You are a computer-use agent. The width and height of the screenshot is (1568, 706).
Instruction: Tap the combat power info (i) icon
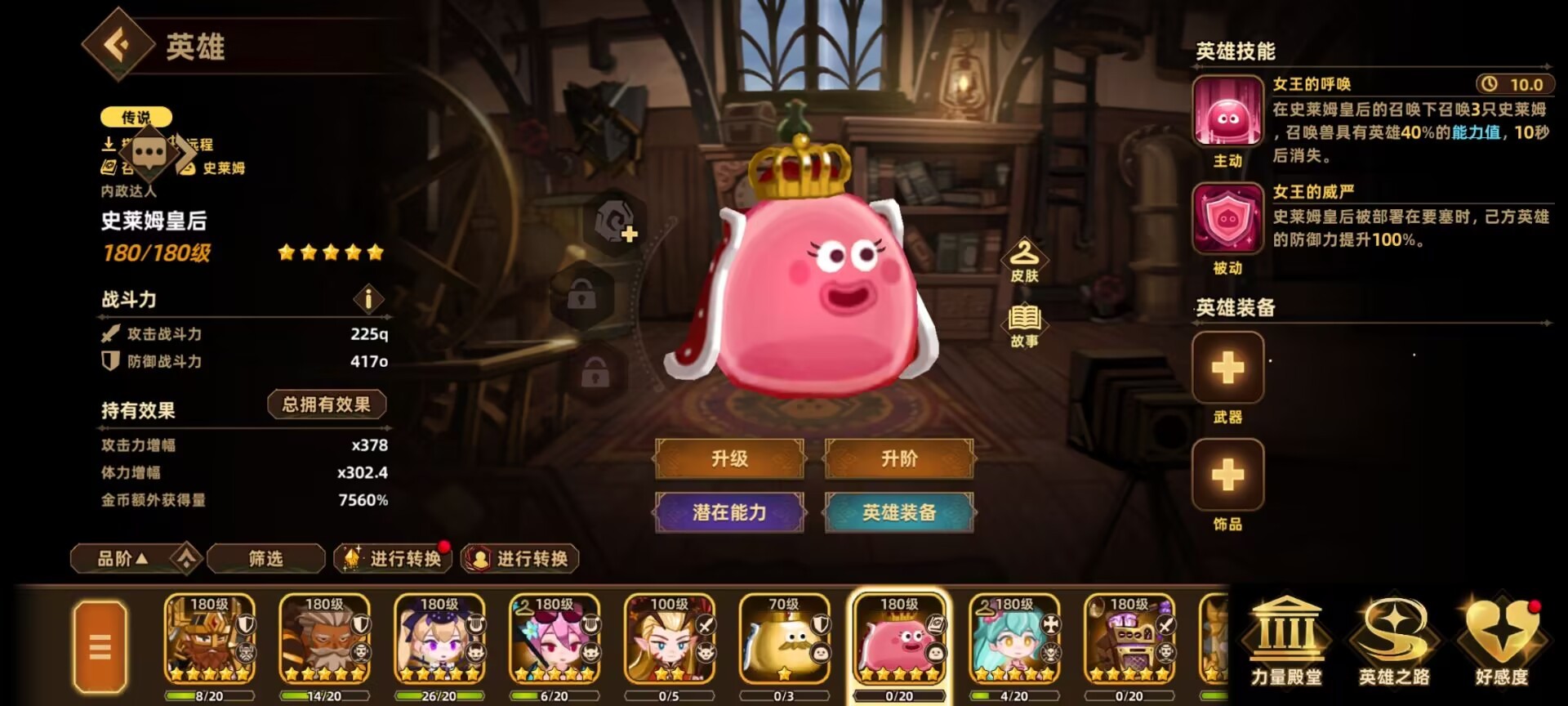click(x=369, y=300)
